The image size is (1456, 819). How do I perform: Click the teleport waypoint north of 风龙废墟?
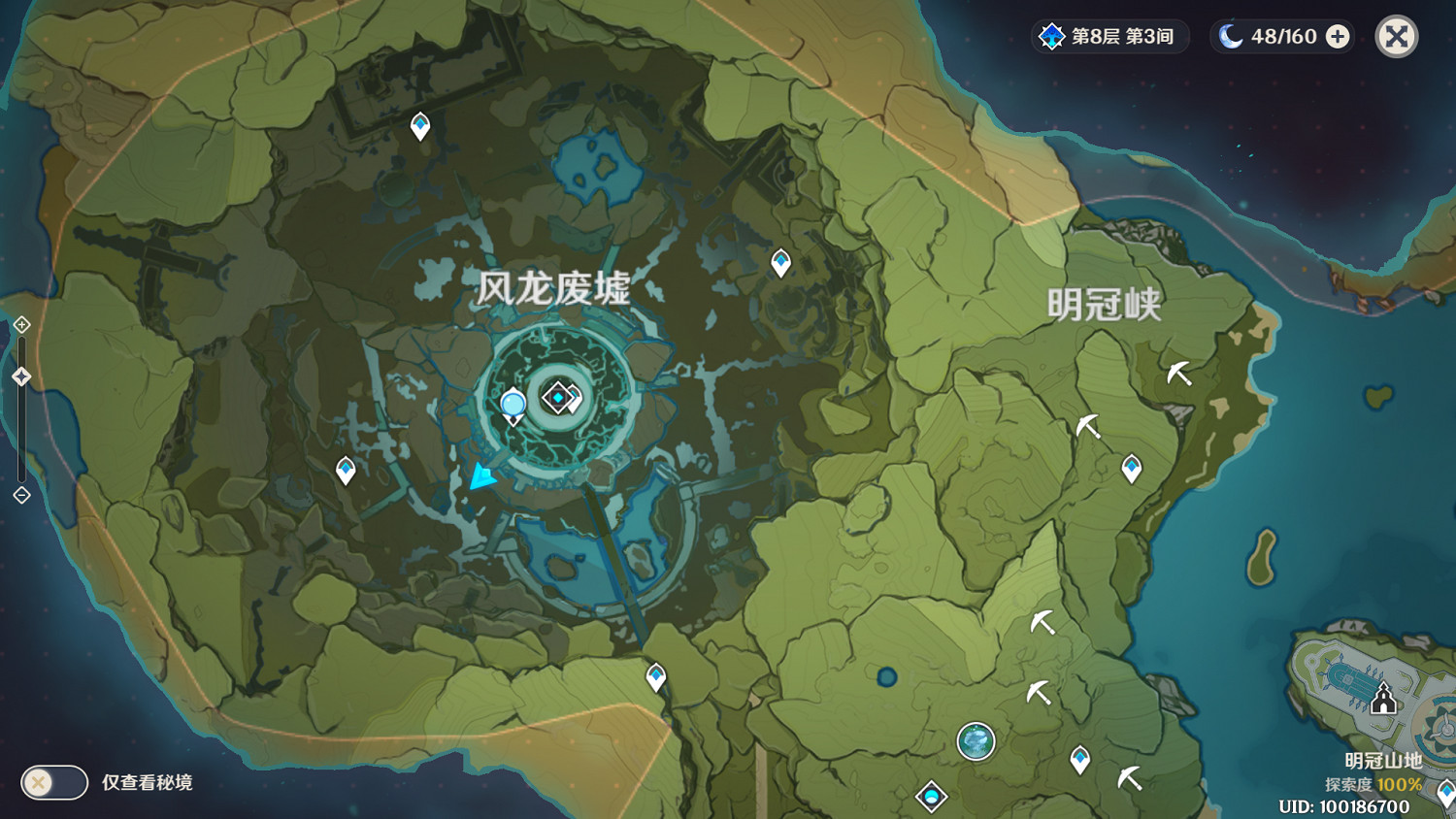click(419, 124)
